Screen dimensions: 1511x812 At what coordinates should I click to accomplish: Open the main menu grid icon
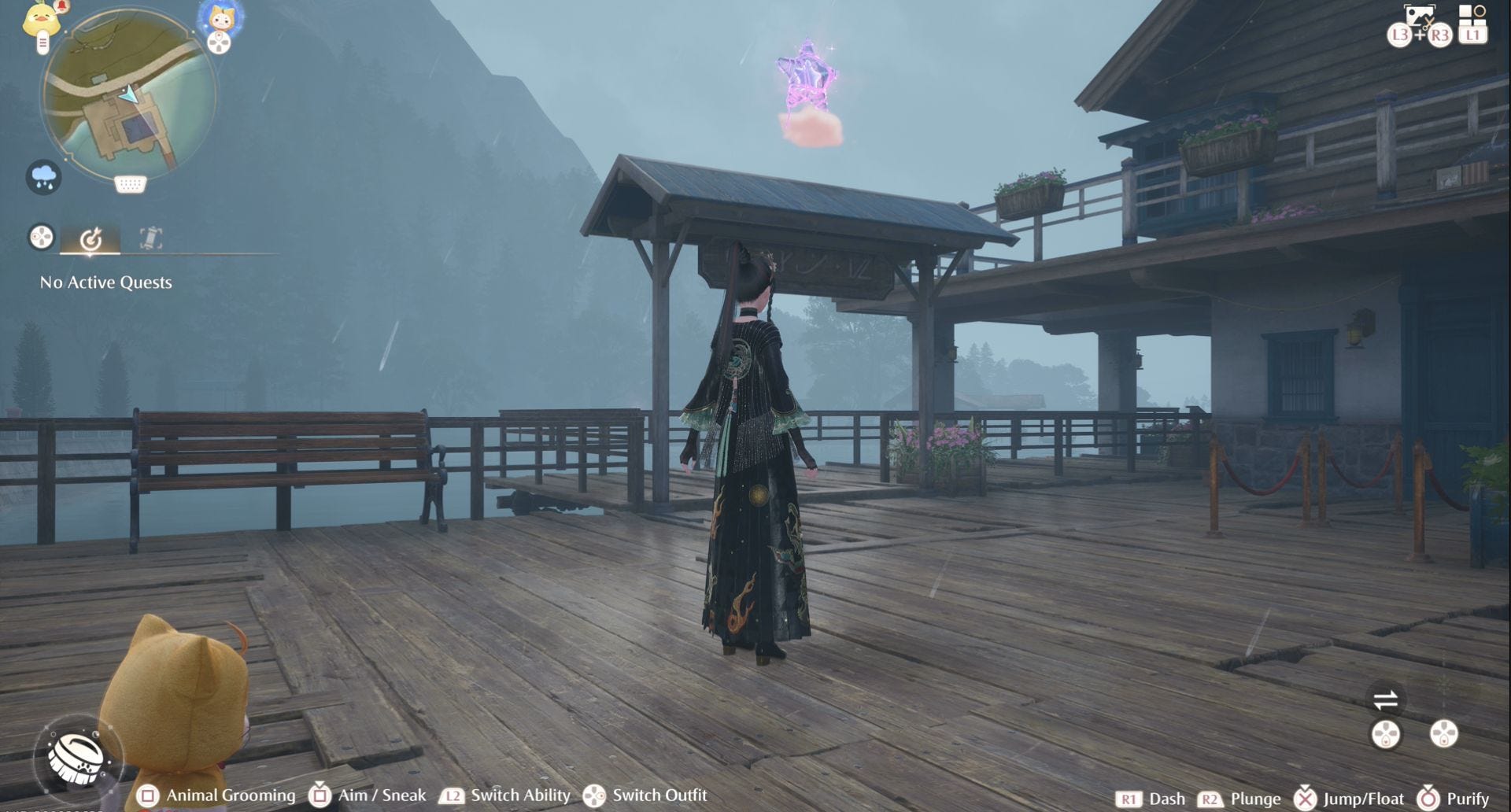tap(1471, 16)
